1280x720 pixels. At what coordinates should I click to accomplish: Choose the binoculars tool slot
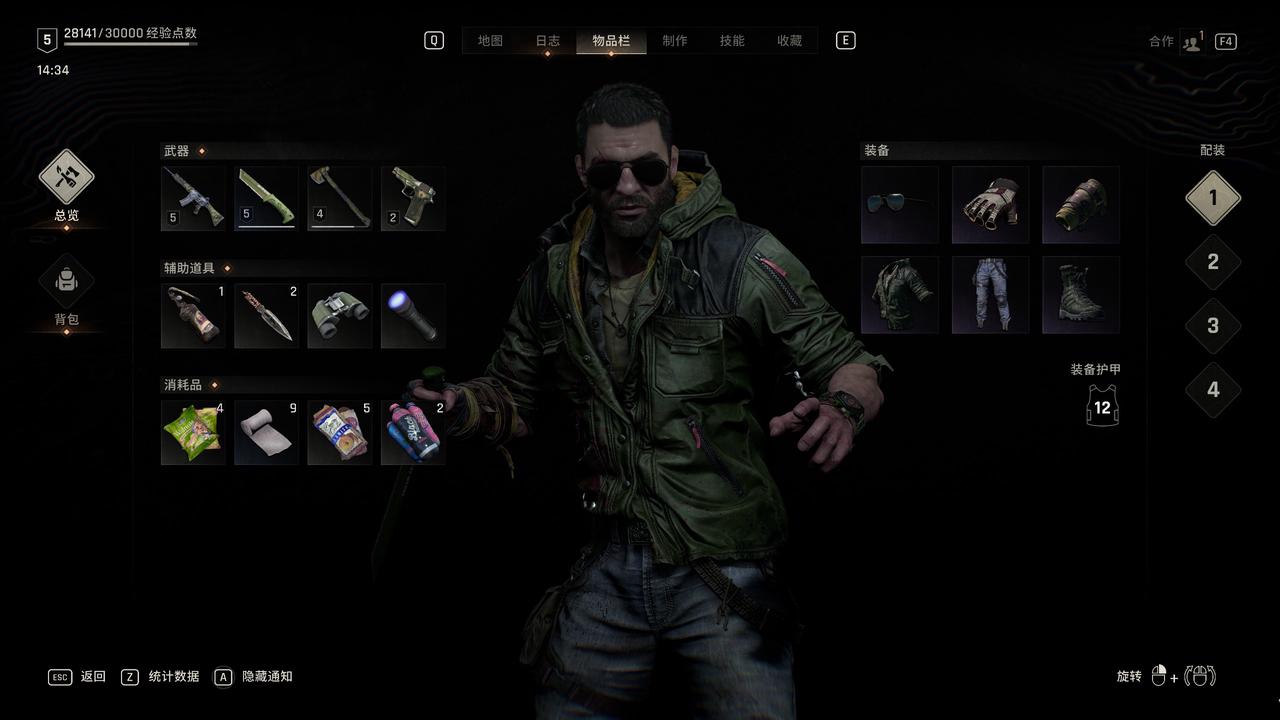340,316
